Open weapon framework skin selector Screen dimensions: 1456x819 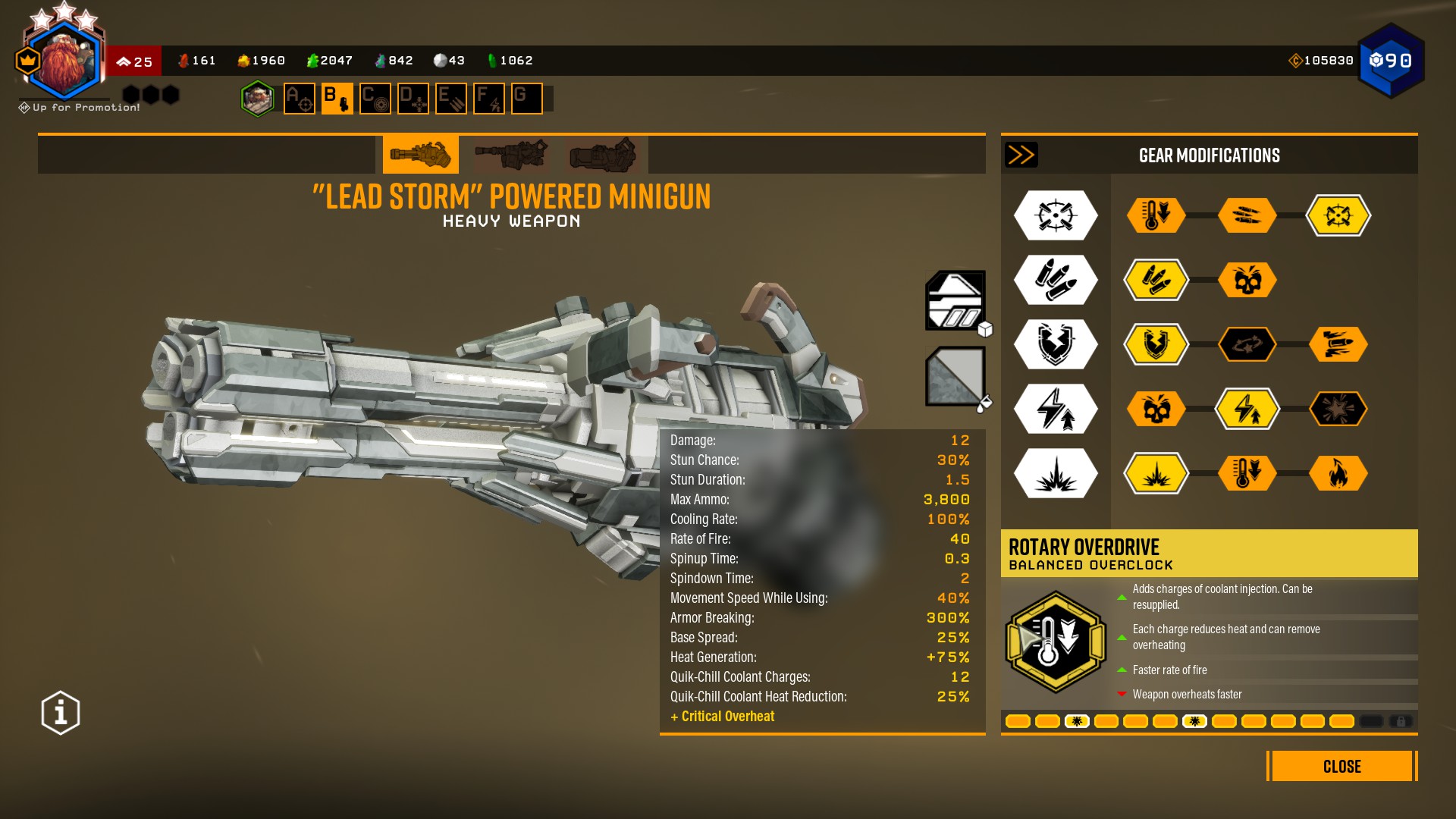(x=955, y=300)
